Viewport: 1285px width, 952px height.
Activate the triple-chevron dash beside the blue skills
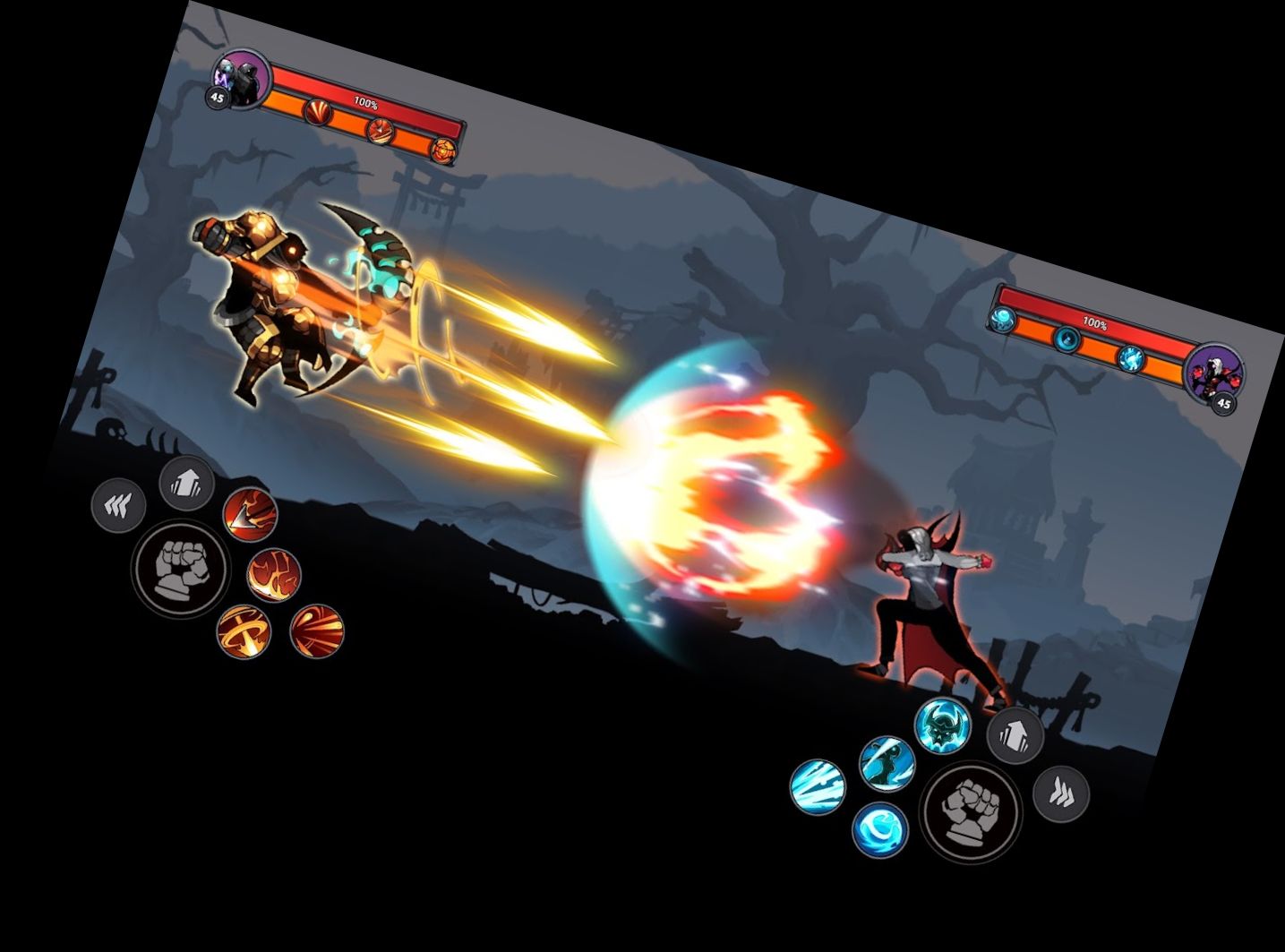(1061, 793)
